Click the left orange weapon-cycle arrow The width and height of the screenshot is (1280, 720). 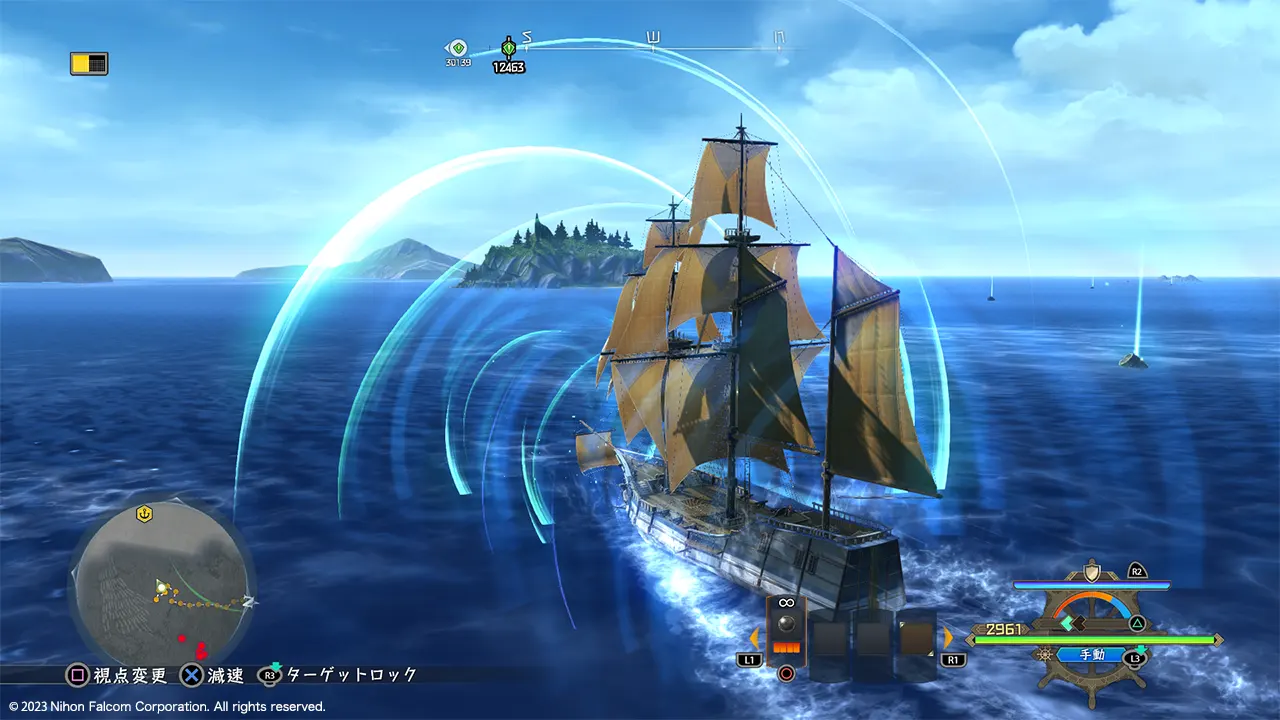coord(754,637)
